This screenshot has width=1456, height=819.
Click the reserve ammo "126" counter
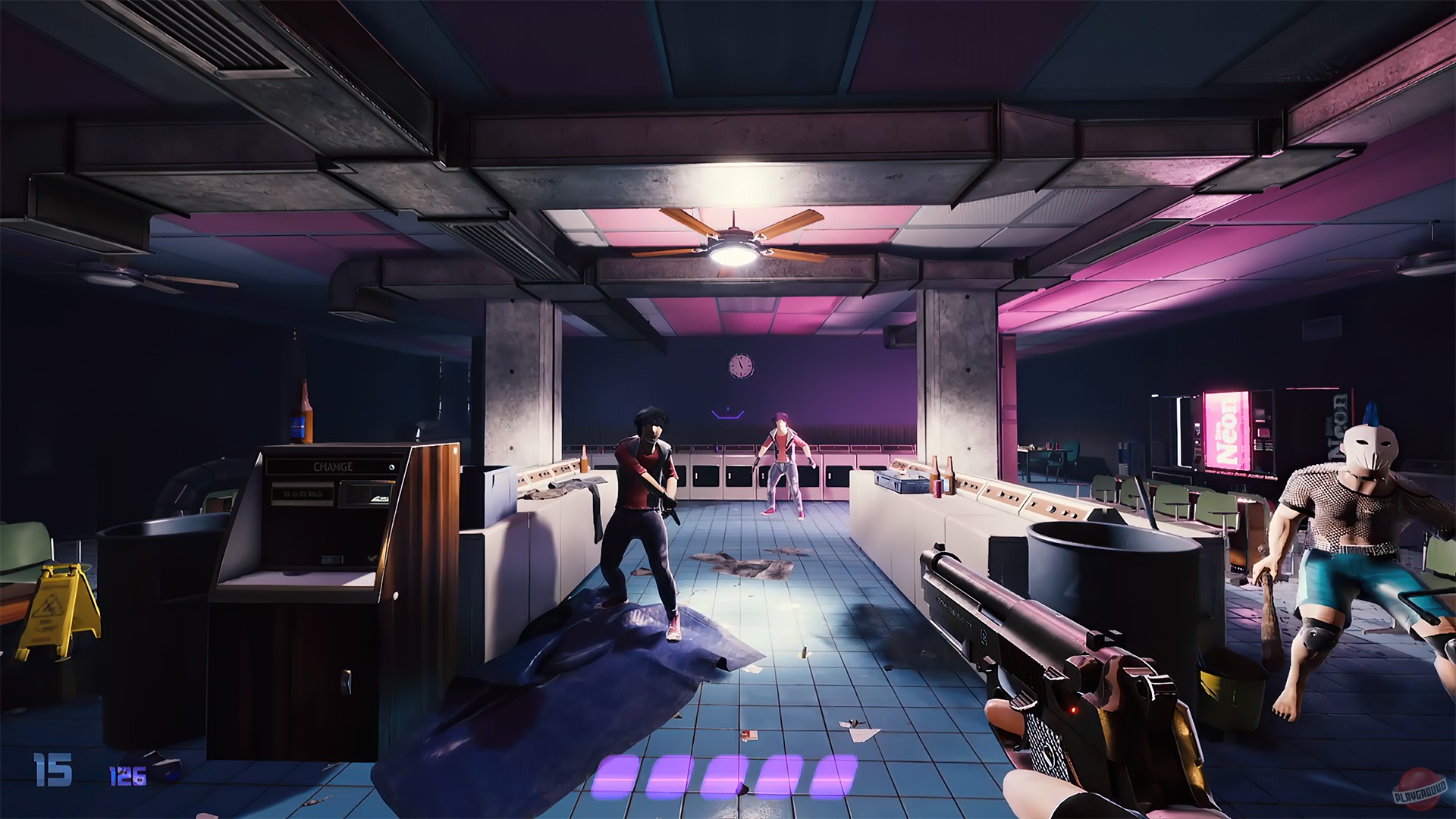point(127,776)
